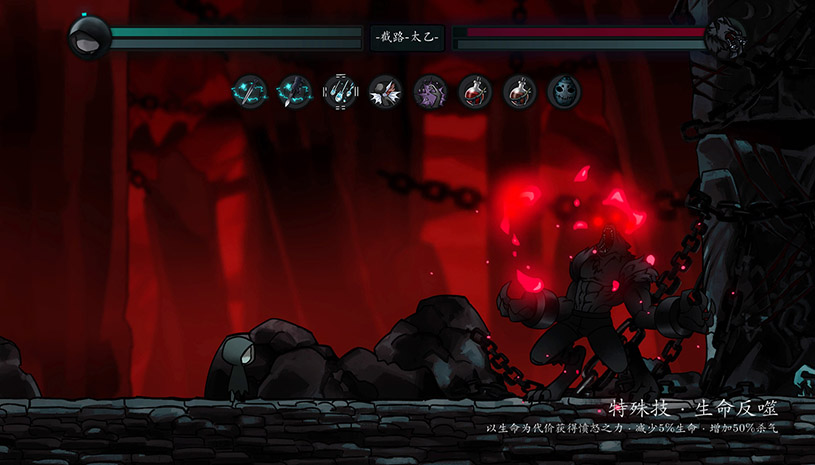Click the blue skull mask icon
The width and height of the screenshot is (815, 465).
coord(564,92)
